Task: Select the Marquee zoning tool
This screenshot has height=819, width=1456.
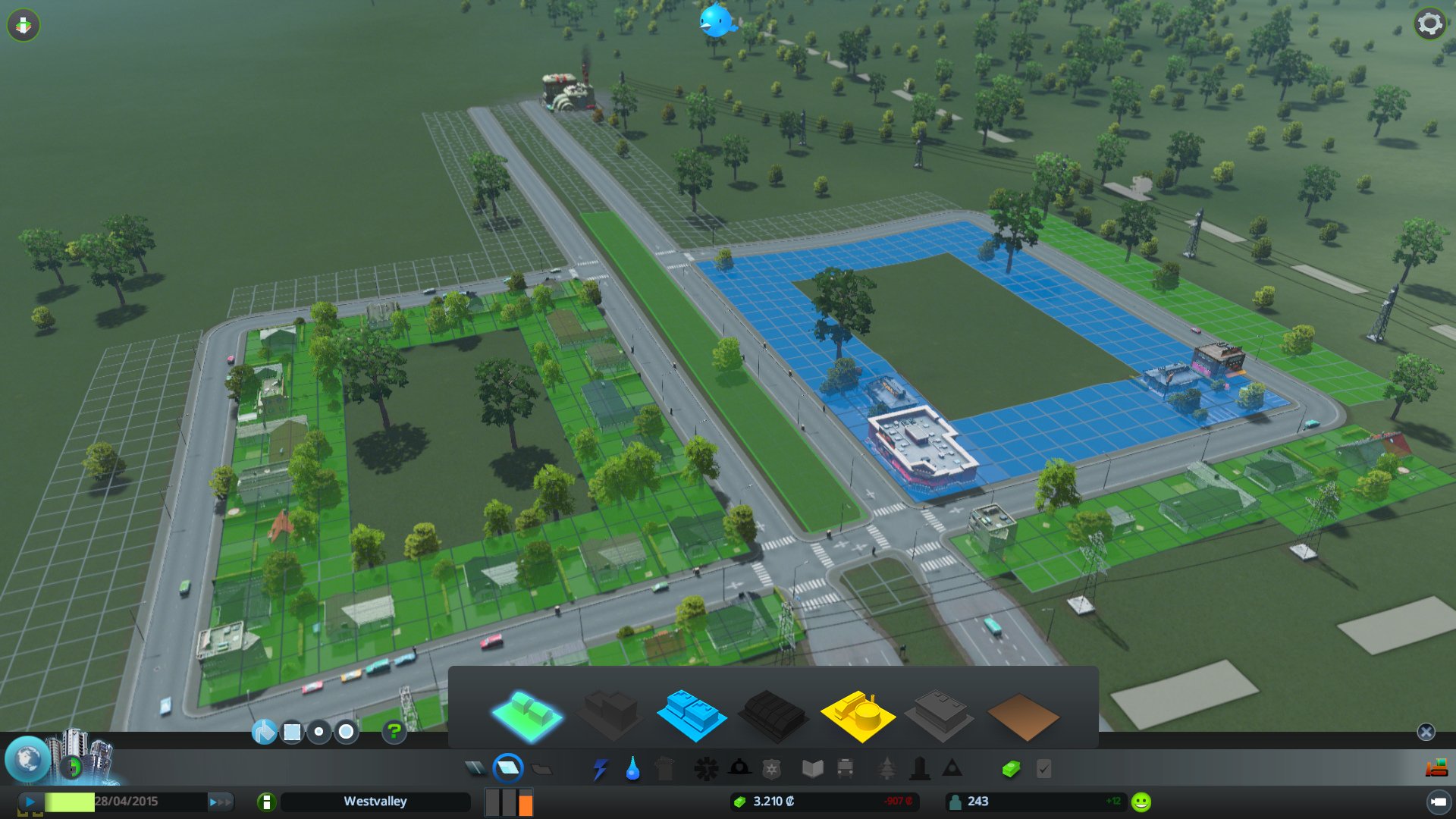Action: 291,733
